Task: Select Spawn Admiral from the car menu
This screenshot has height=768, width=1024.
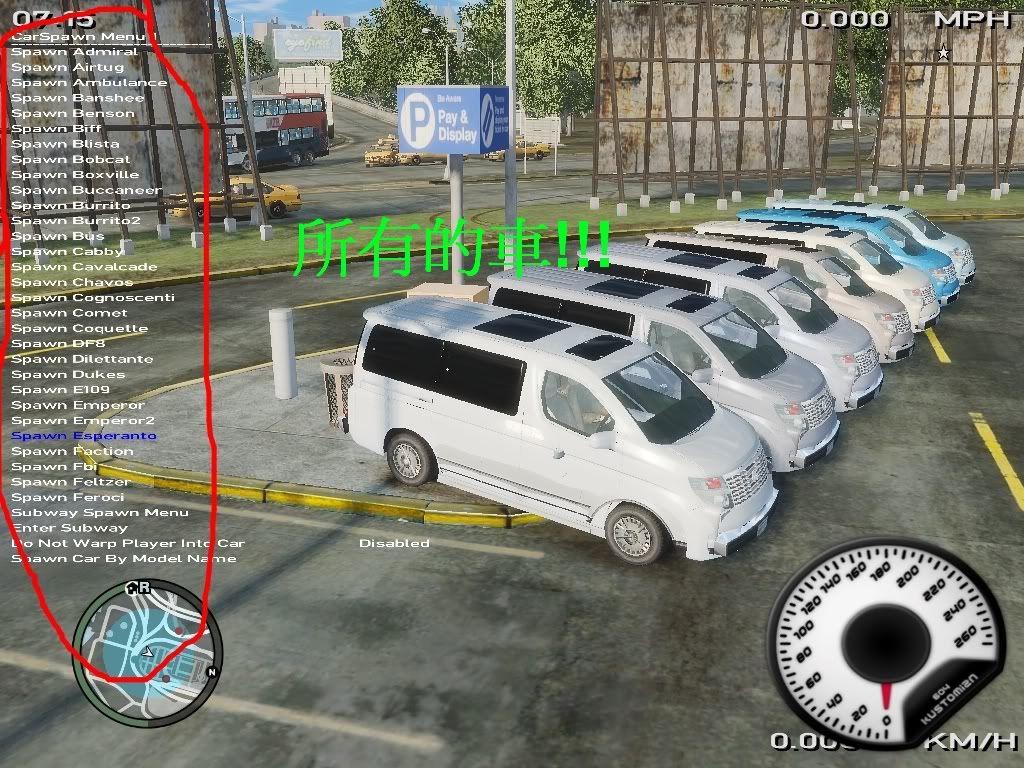Action: [74, 52]
